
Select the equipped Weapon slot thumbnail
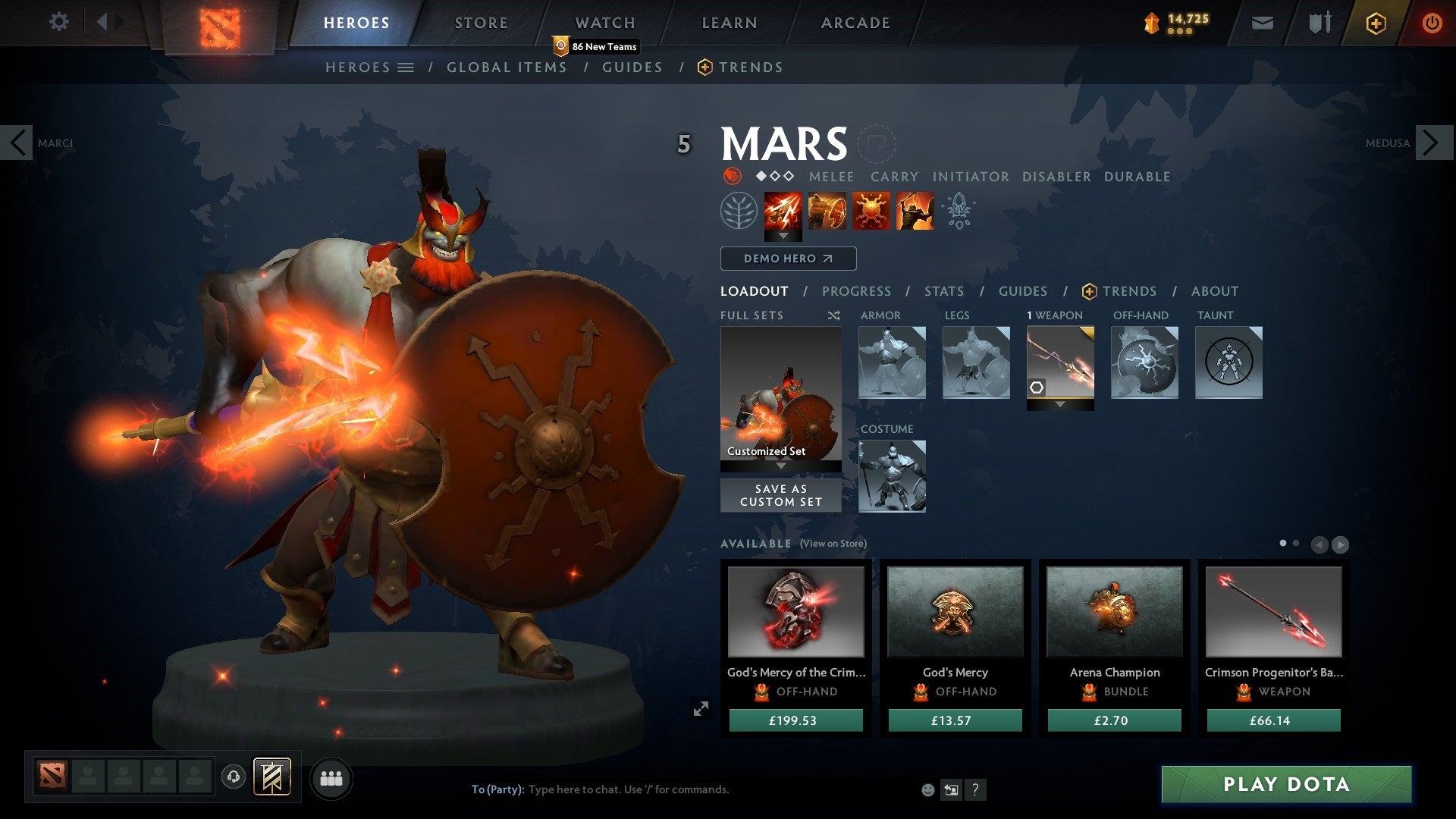pyautogui.click(x=1059, y=362)
